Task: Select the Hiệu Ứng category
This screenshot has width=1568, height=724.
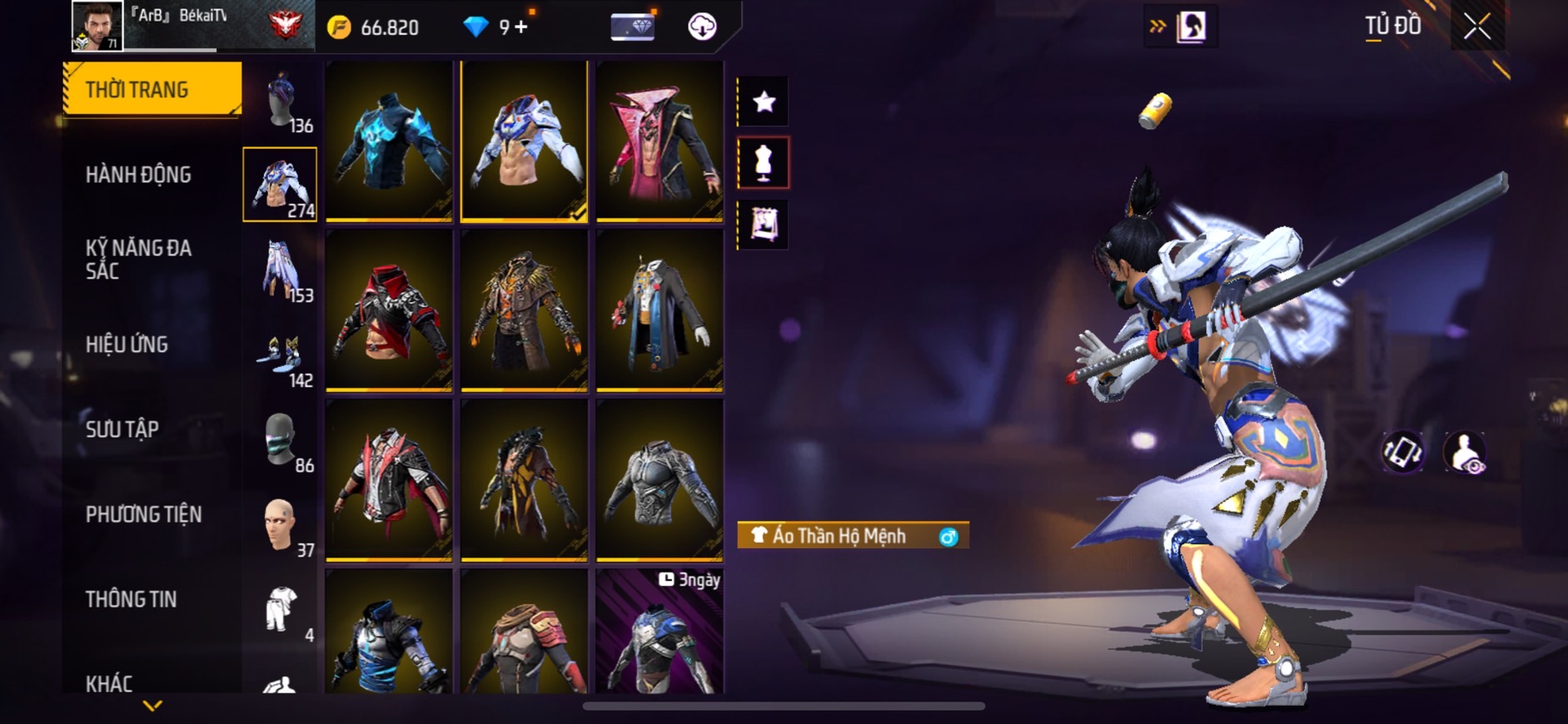Action: [x=127, y=345]
